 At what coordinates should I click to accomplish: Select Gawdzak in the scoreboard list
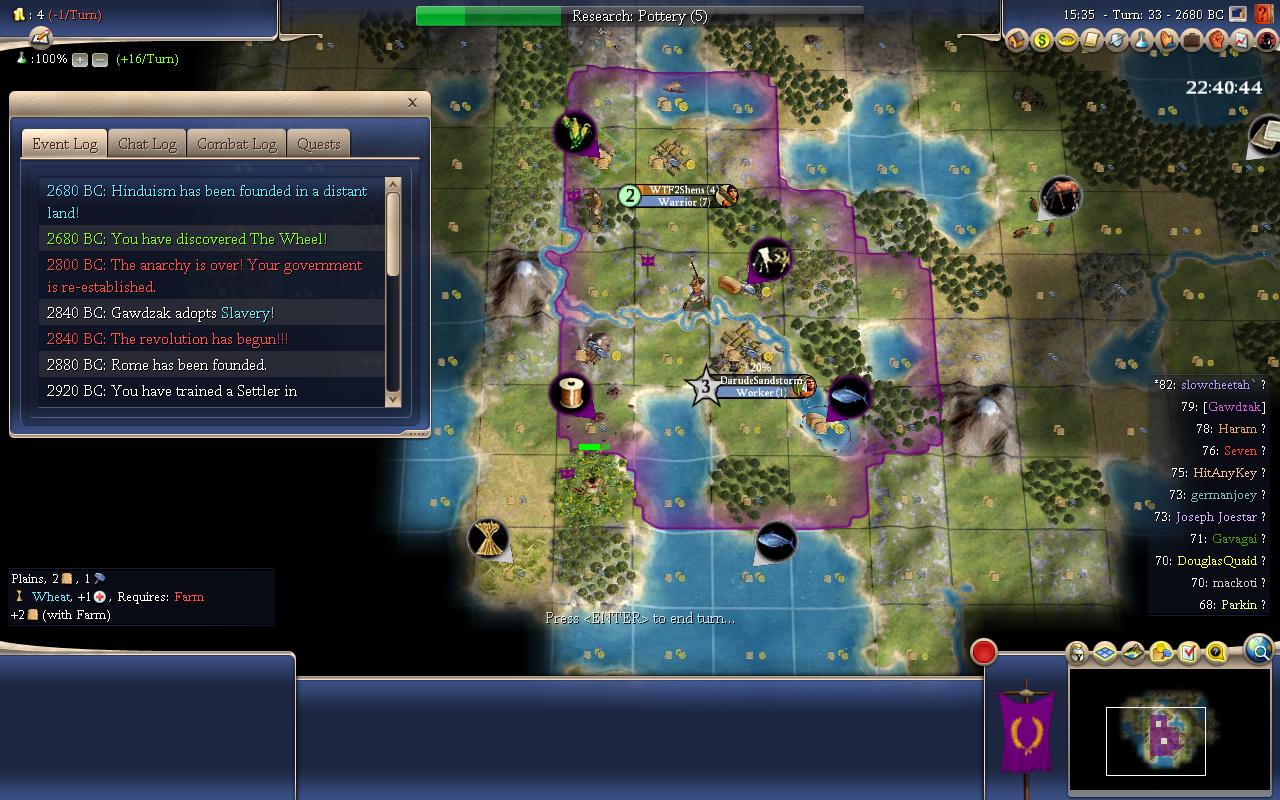point(1235,407)
